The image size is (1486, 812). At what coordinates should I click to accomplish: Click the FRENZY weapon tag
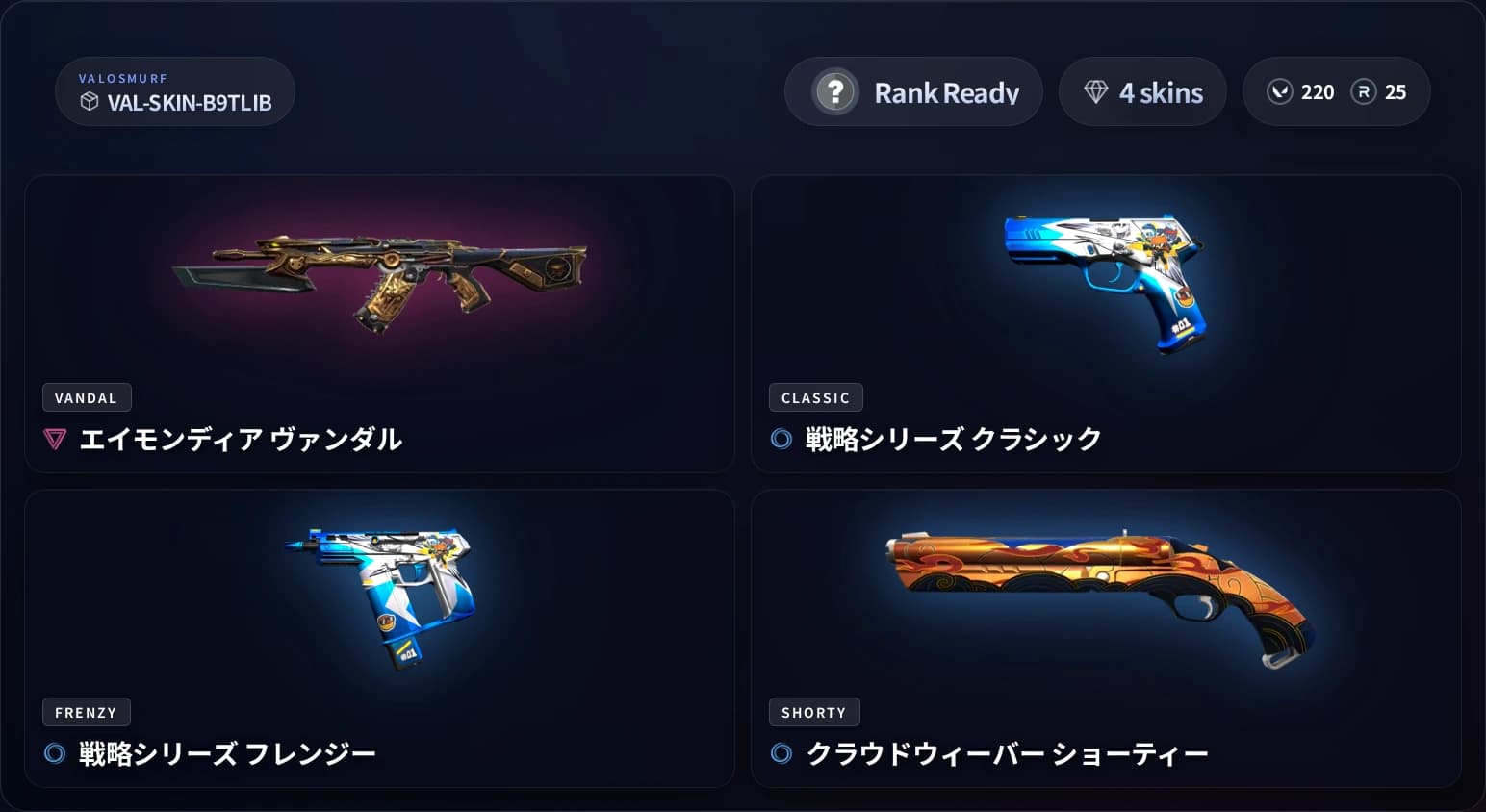(86, 712)
